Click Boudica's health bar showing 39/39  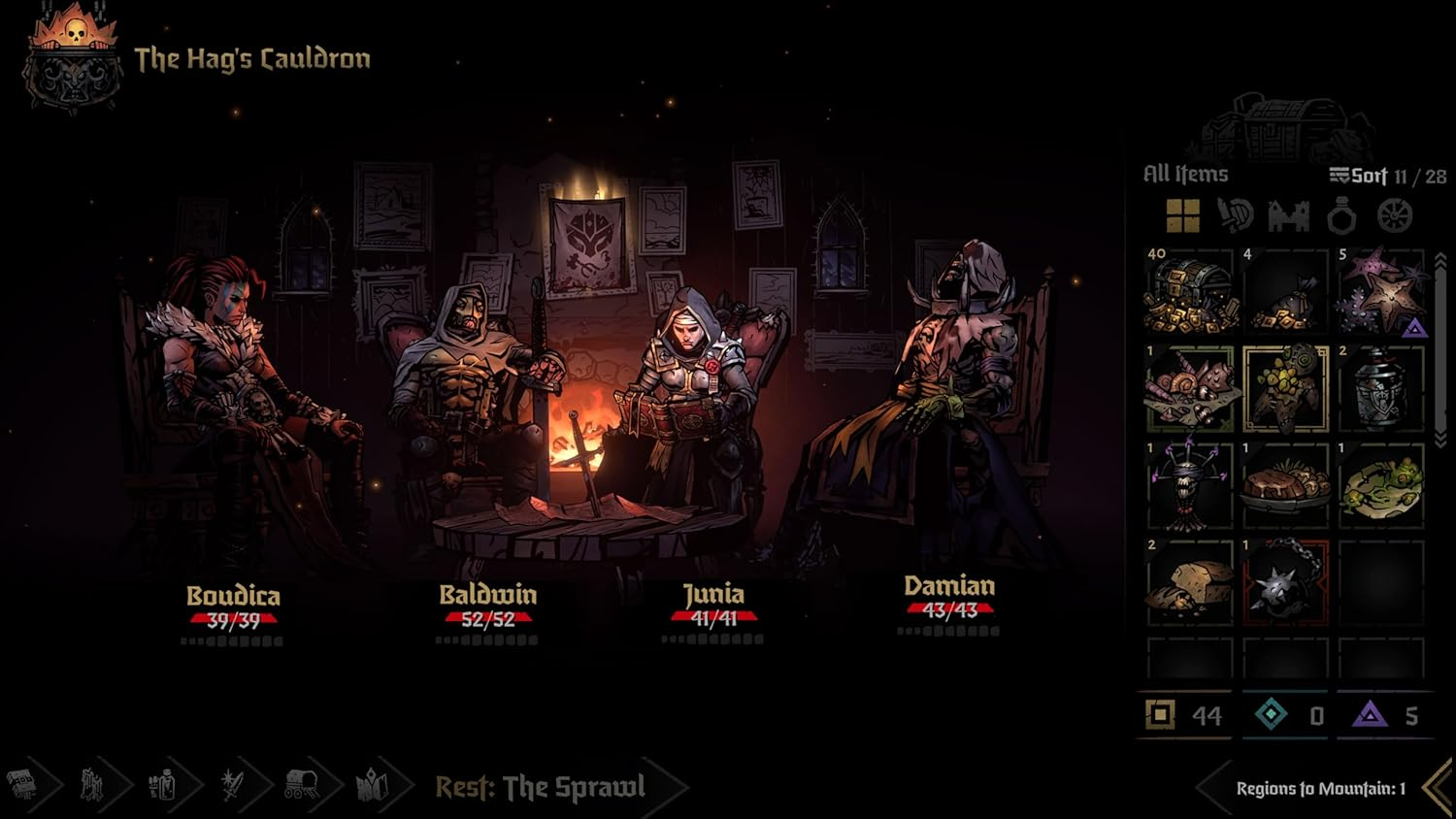point(233,617)
